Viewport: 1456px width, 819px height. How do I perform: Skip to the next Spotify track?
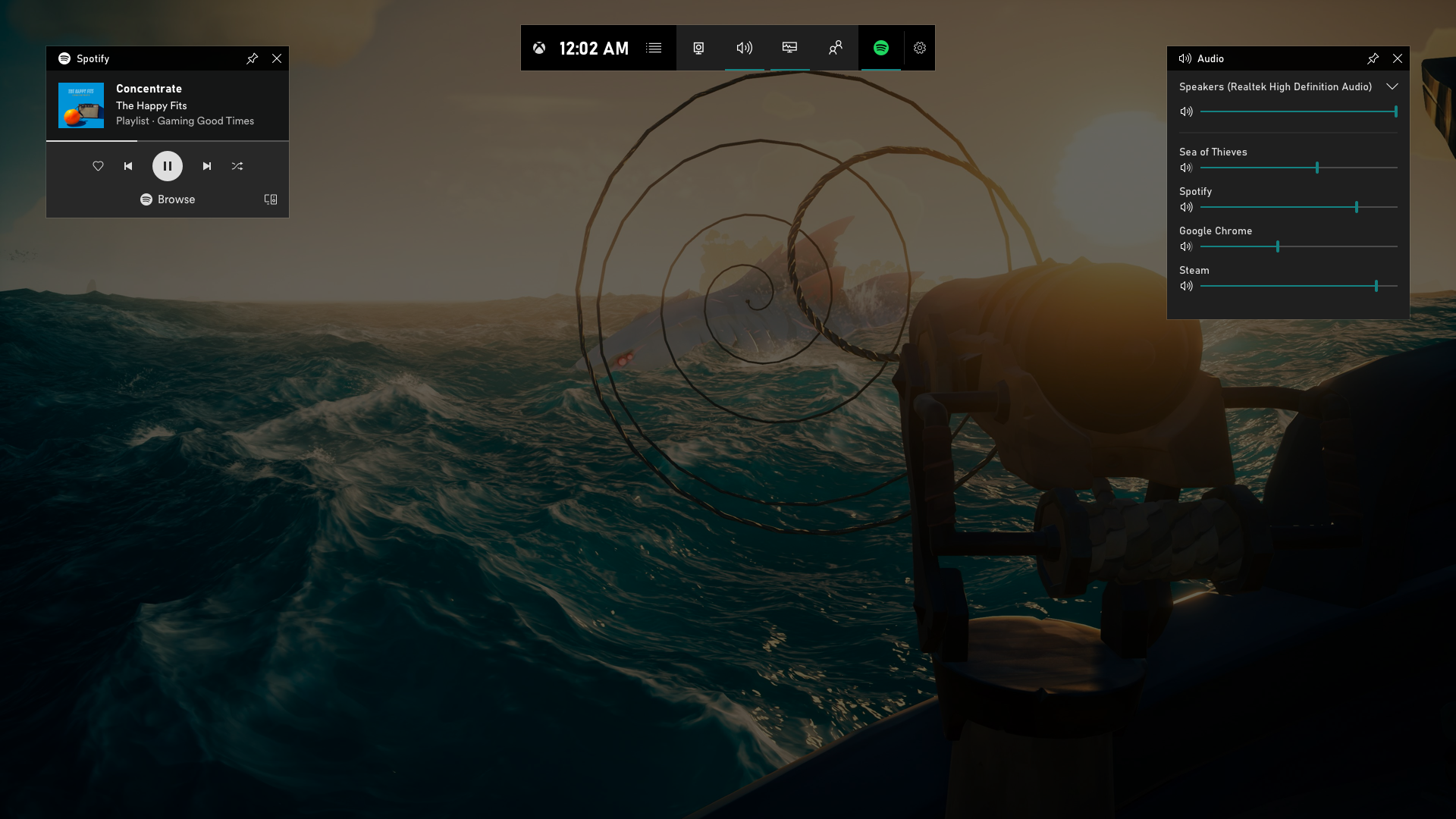pos(206,166)
